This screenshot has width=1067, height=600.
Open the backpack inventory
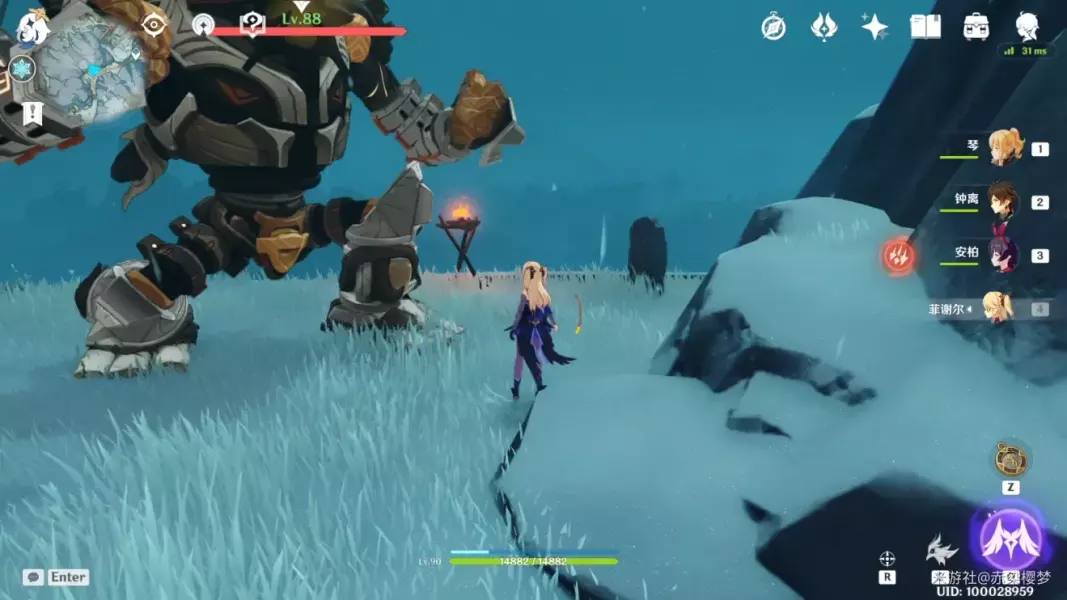[976, 27]
